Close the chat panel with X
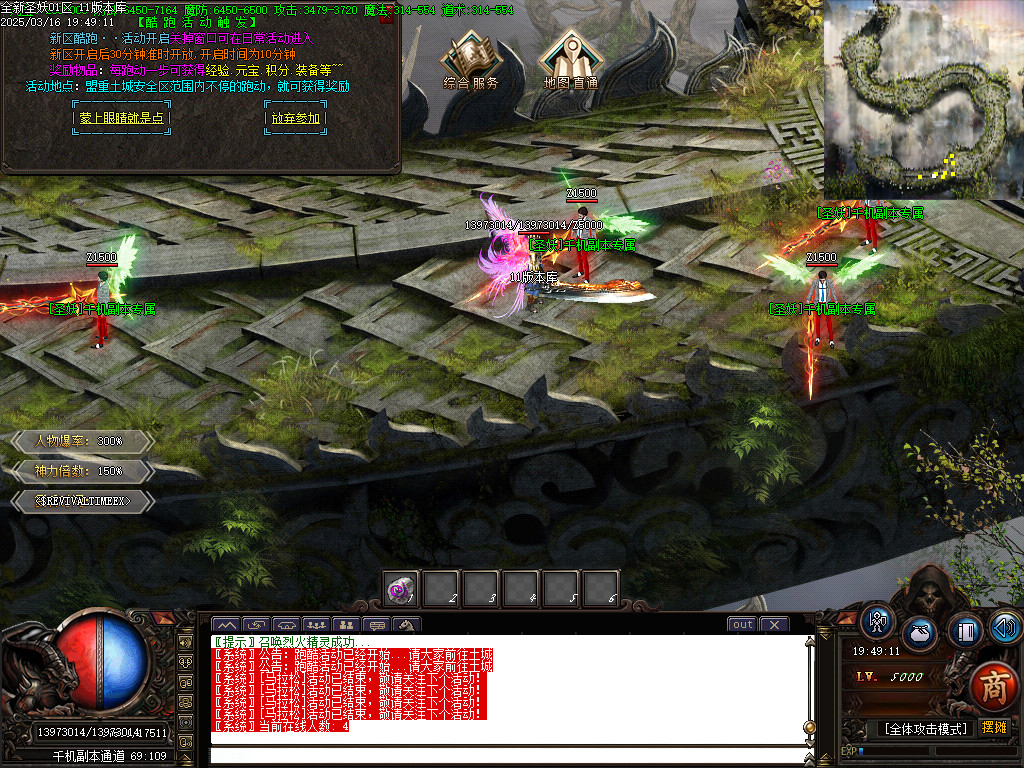This screenshot has height=768, width=1024. click(x=774, y=625)
